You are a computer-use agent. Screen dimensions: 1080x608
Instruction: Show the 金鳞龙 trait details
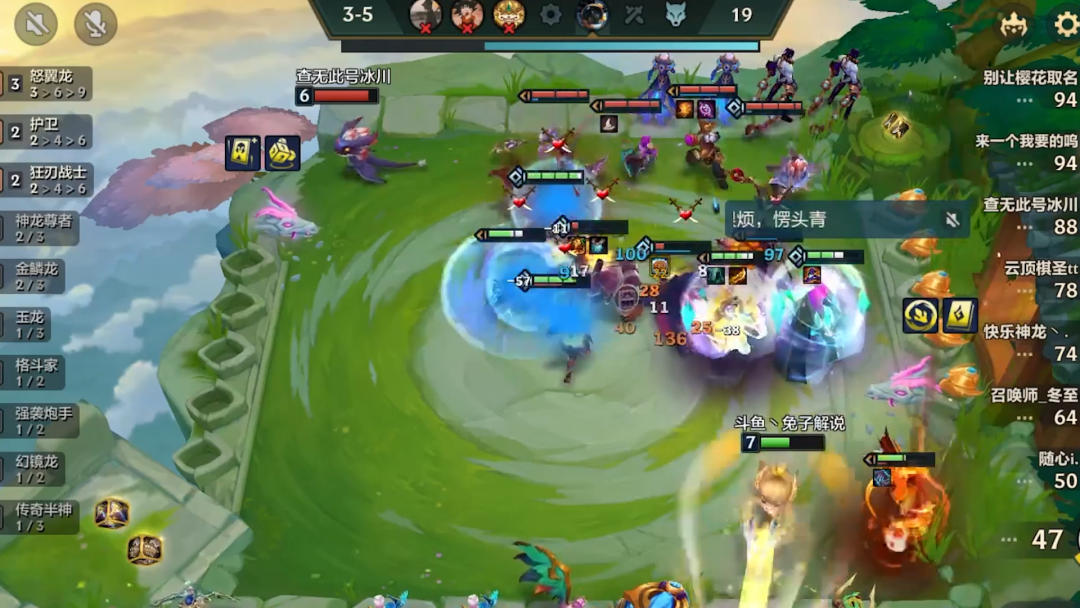click(x=37, y=276)
